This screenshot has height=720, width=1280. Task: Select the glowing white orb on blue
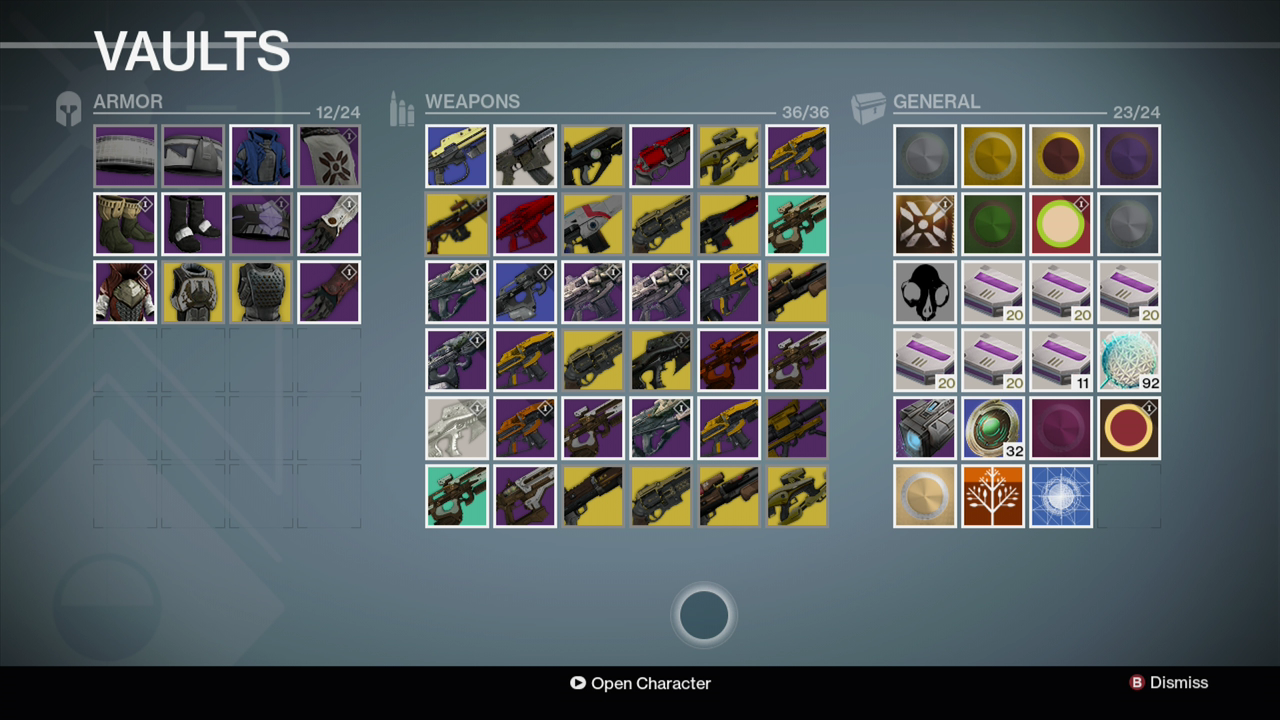(x=1061, y=496)
